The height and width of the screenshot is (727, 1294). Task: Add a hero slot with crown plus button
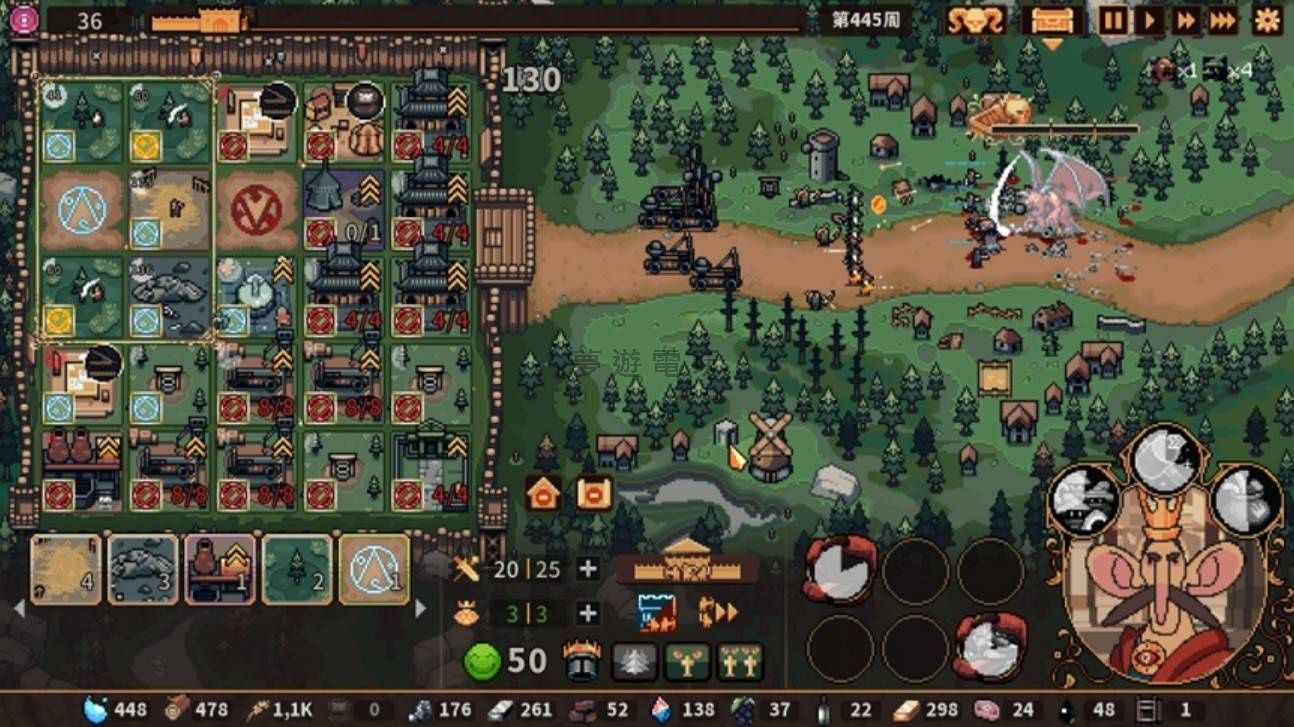coord(588,613)
